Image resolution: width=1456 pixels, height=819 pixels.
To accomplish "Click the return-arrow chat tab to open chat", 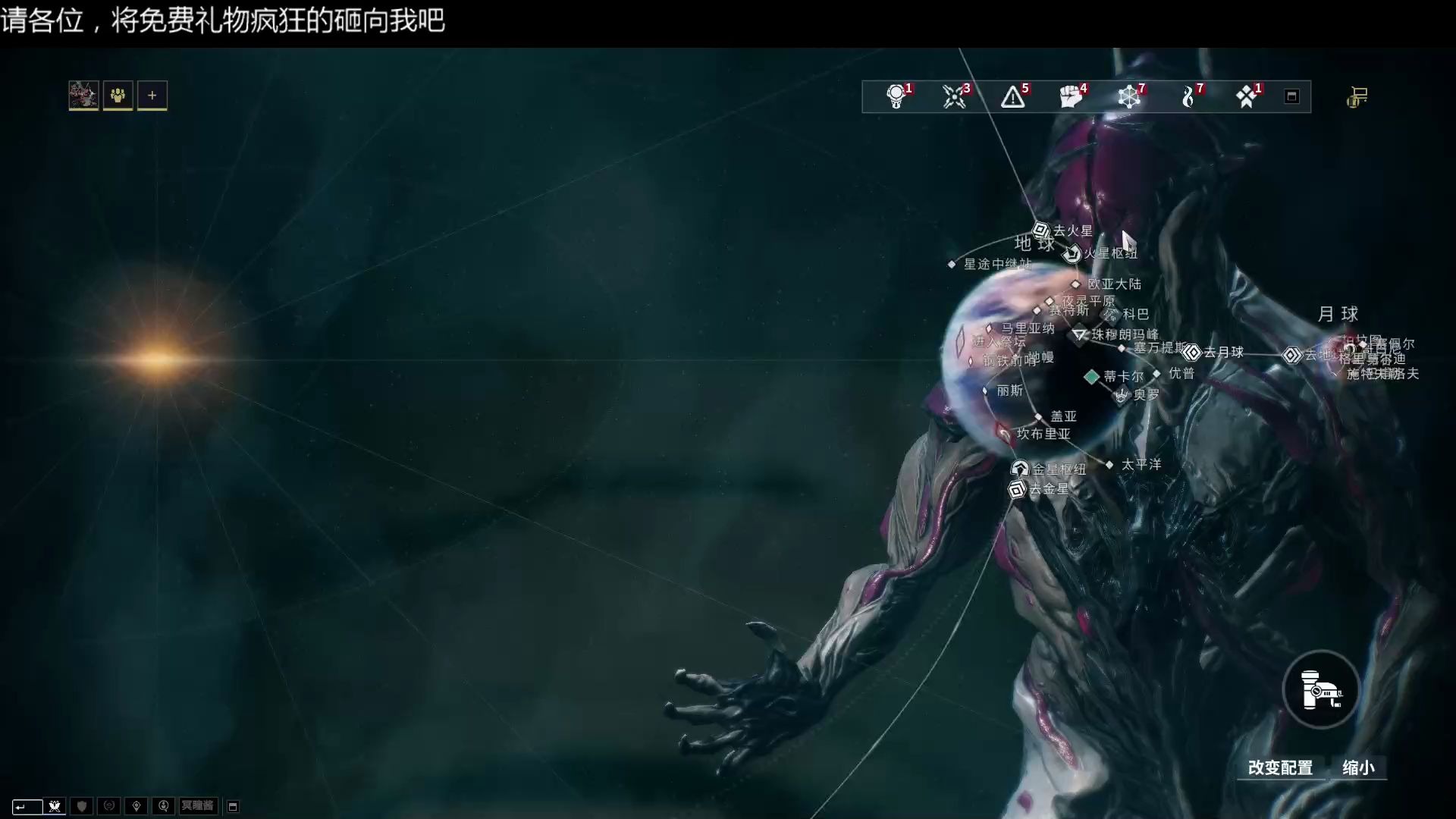I will point(28,806).
